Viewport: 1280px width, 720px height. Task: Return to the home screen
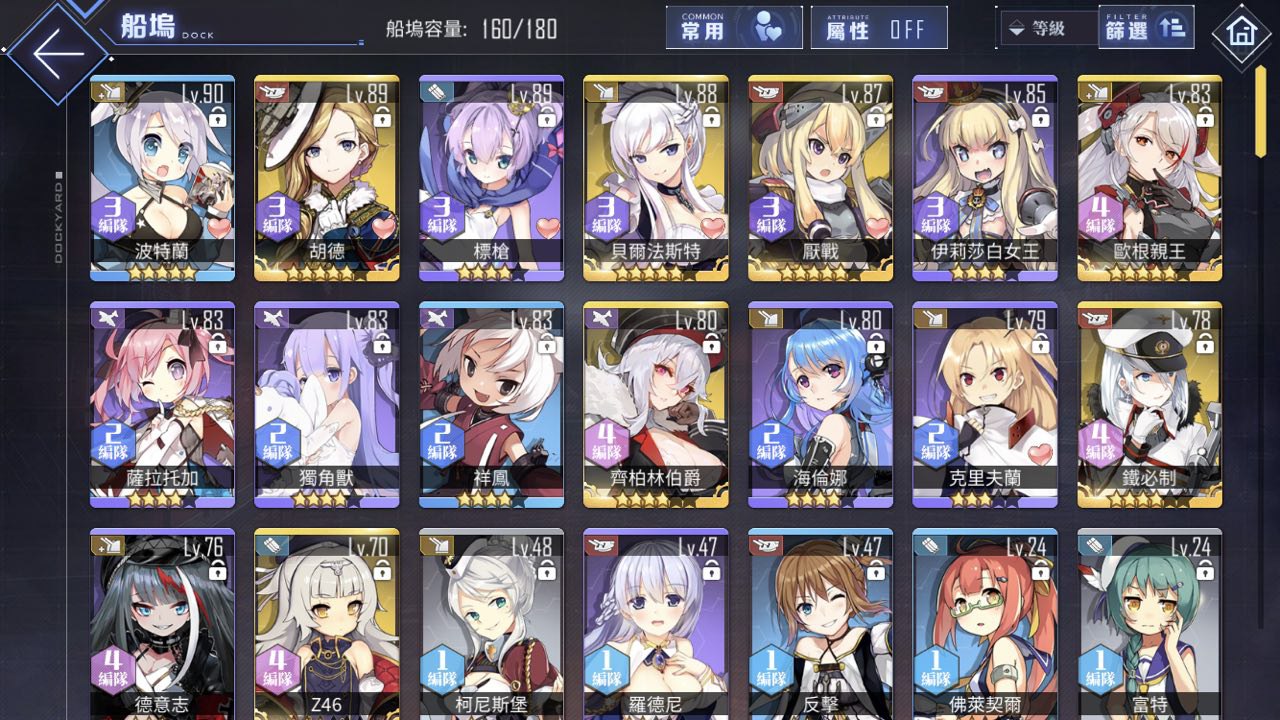pyautogui.click(x=1241, y=33)
